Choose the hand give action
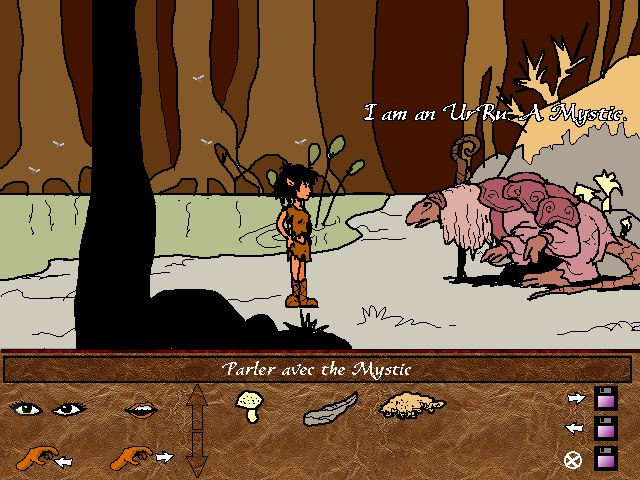This screenshot has height=480, width=640. [x=141, y=459]
